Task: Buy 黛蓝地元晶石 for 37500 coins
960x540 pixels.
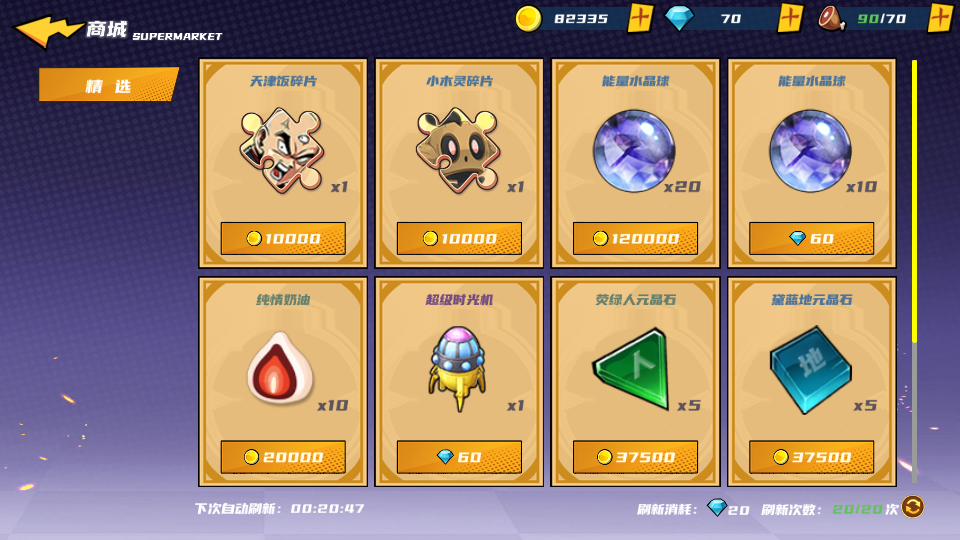Action: point(811,457)
